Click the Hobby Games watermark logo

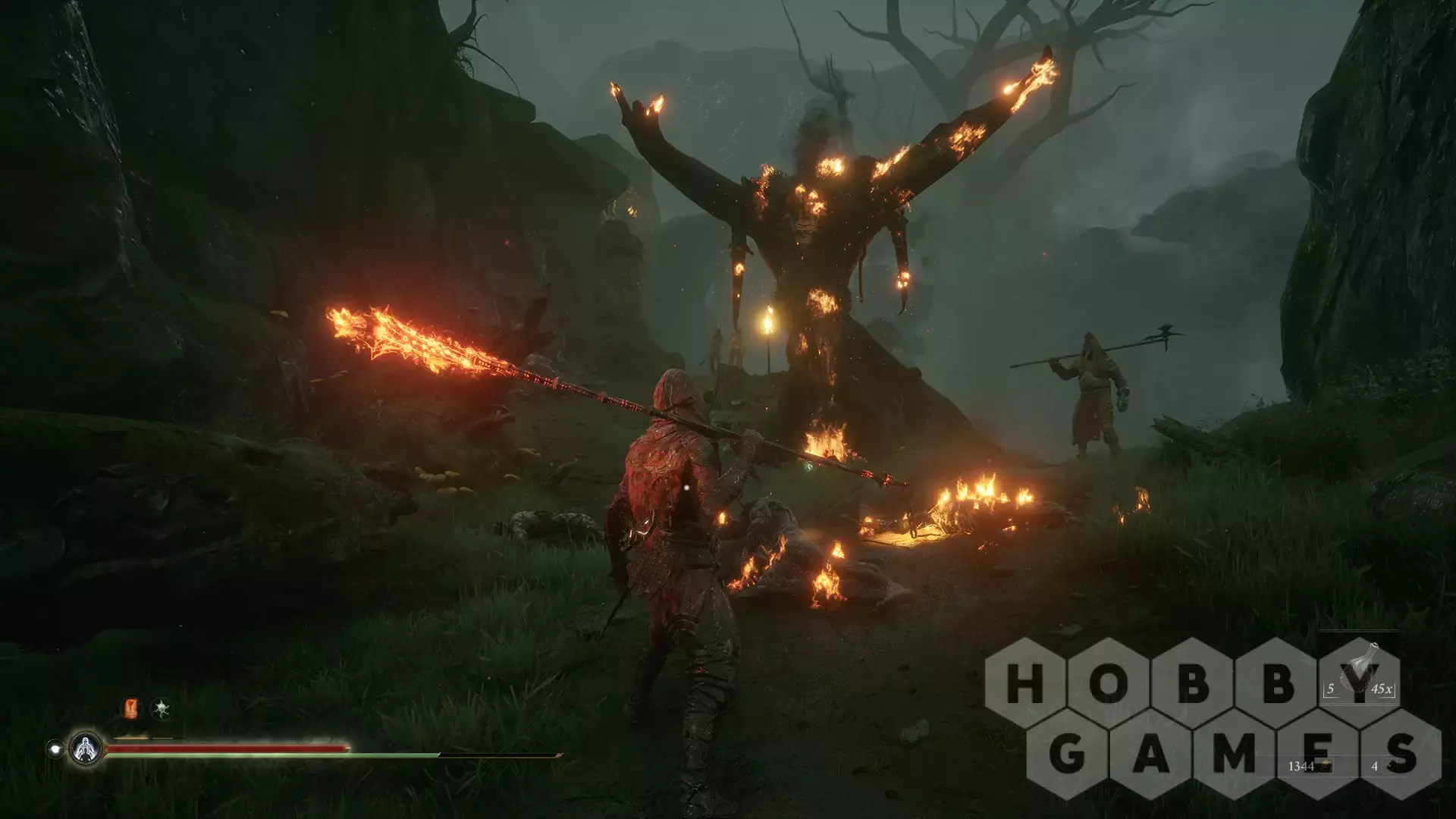(x=1212, y=719)
